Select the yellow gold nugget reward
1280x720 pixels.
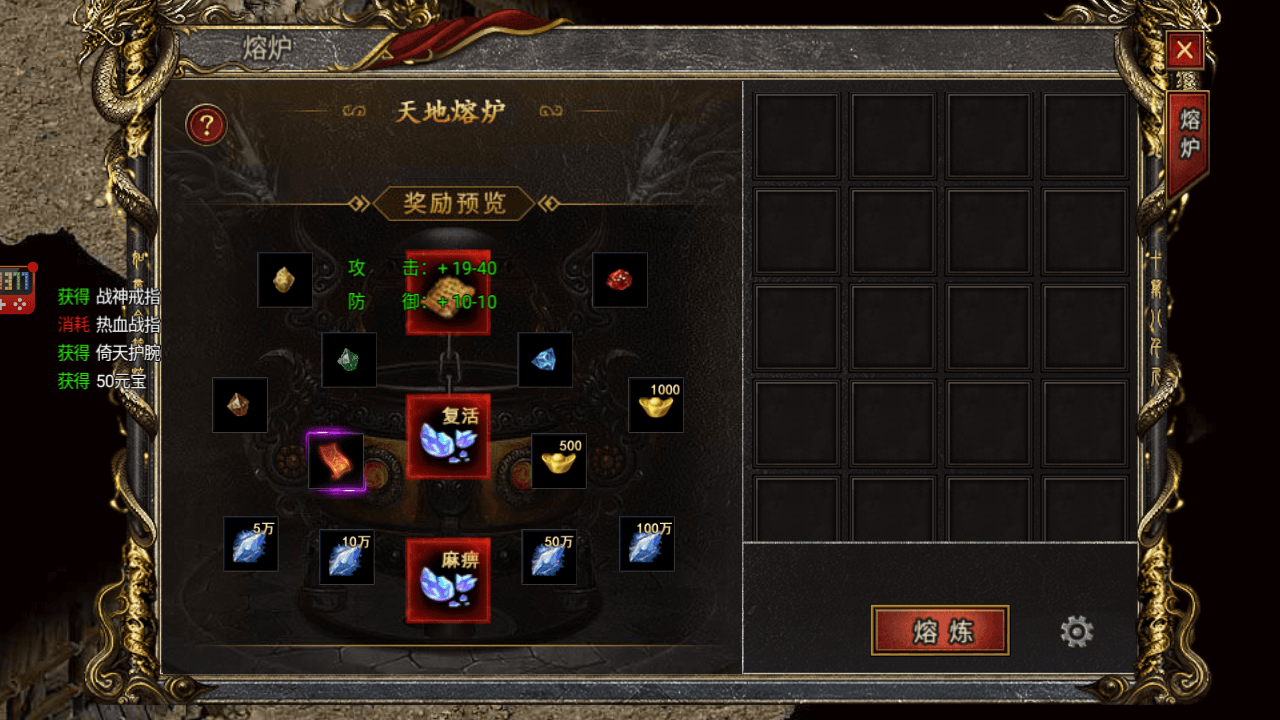tap(285, 280)
